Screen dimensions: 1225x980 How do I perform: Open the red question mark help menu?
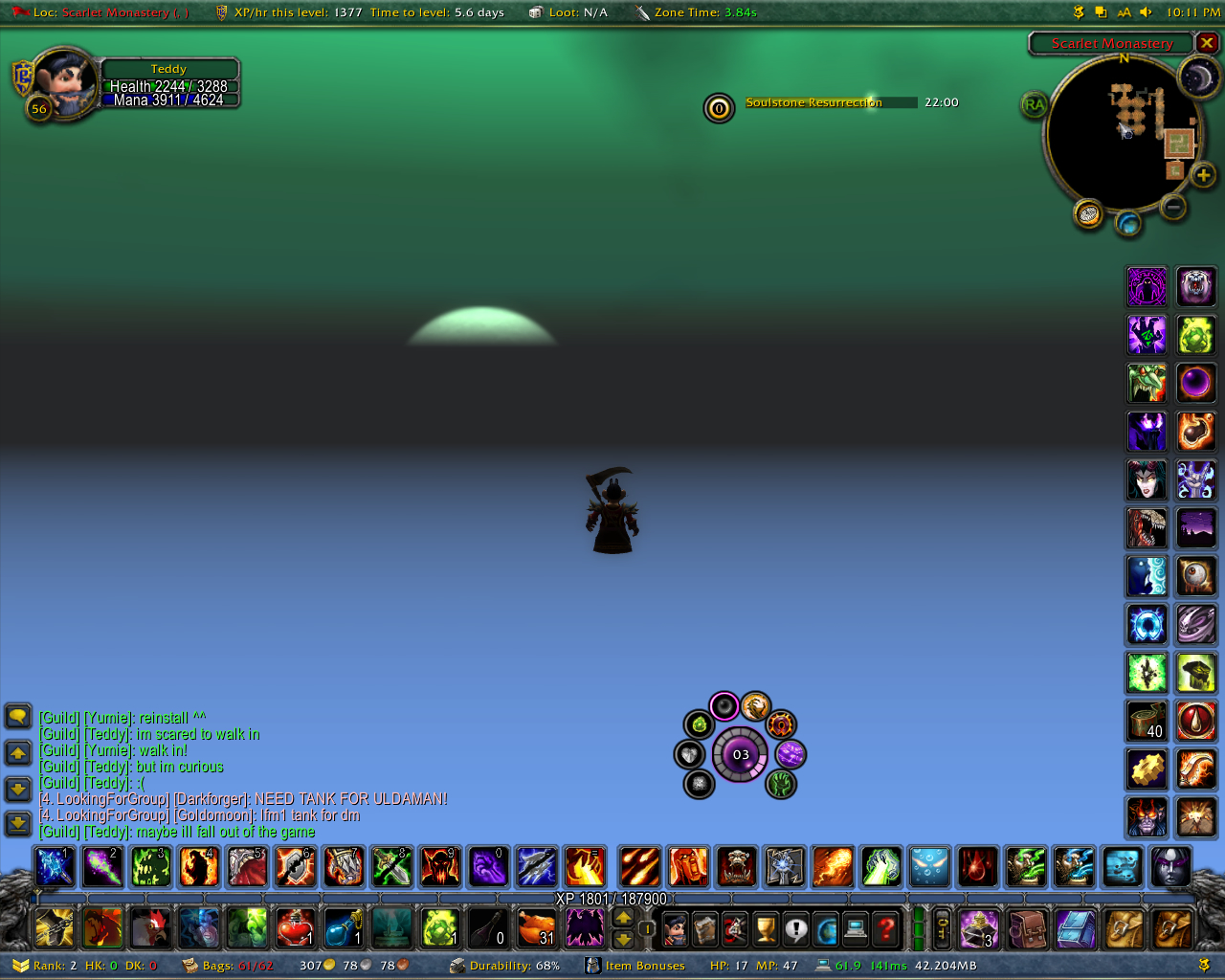click(887, 928)
